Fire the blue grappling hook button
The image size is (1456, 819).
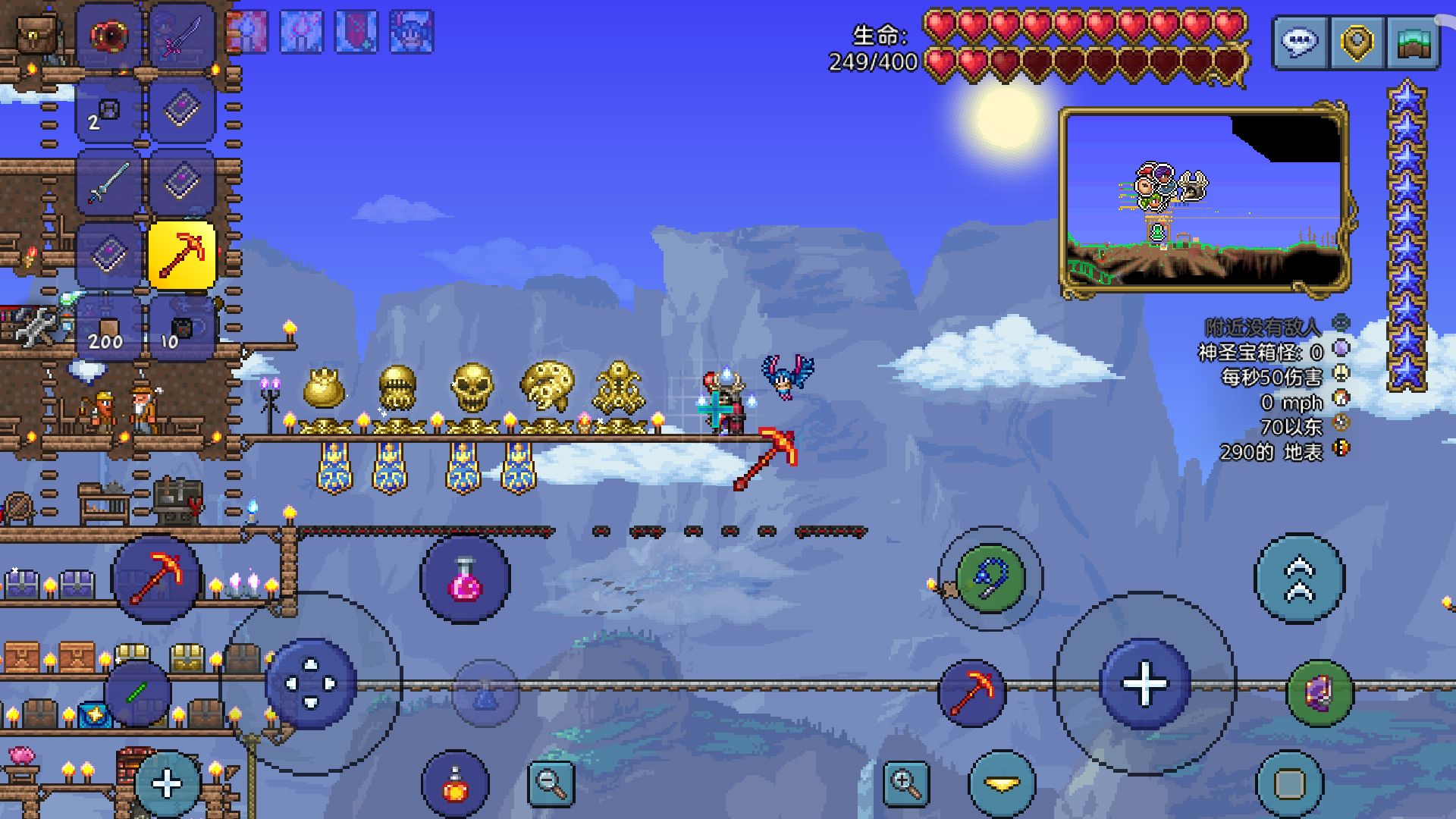[x=990, y=579]
